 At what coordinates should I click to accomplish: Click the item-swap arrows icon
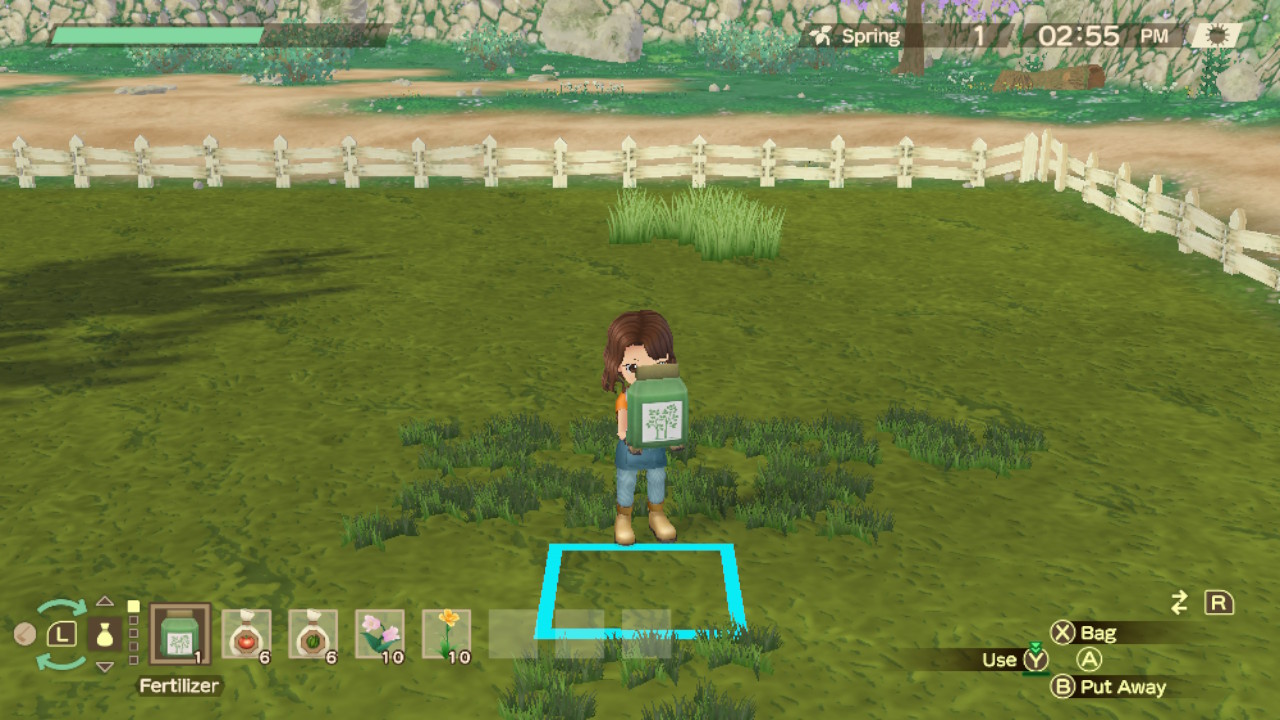(x=1178, y=600)
